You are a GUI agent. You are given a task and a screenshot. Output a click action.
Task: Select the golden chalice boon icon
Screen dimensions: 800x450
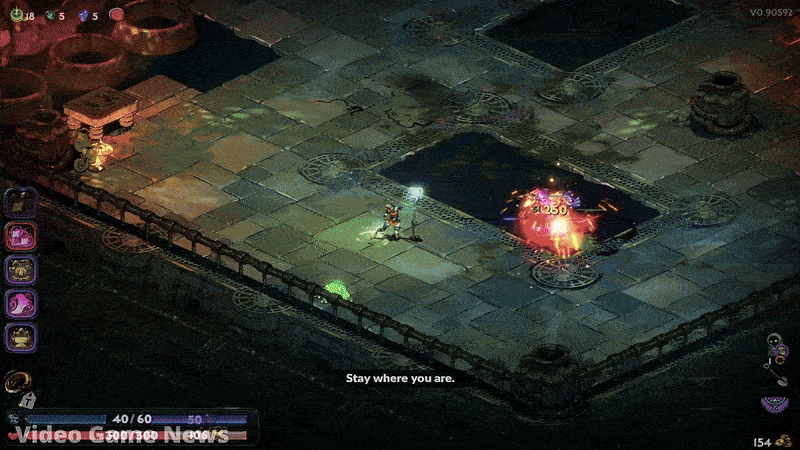22,337
